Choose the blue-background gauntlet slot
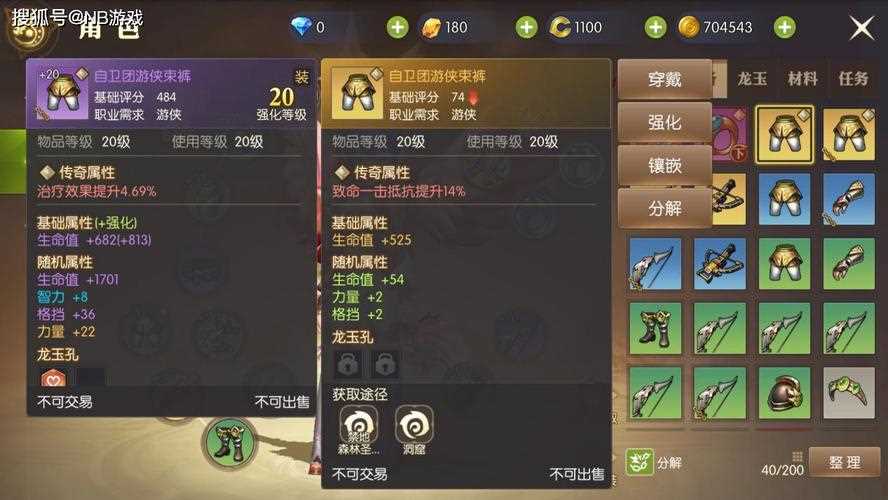The image size is (888, 500). click(848, 198)
